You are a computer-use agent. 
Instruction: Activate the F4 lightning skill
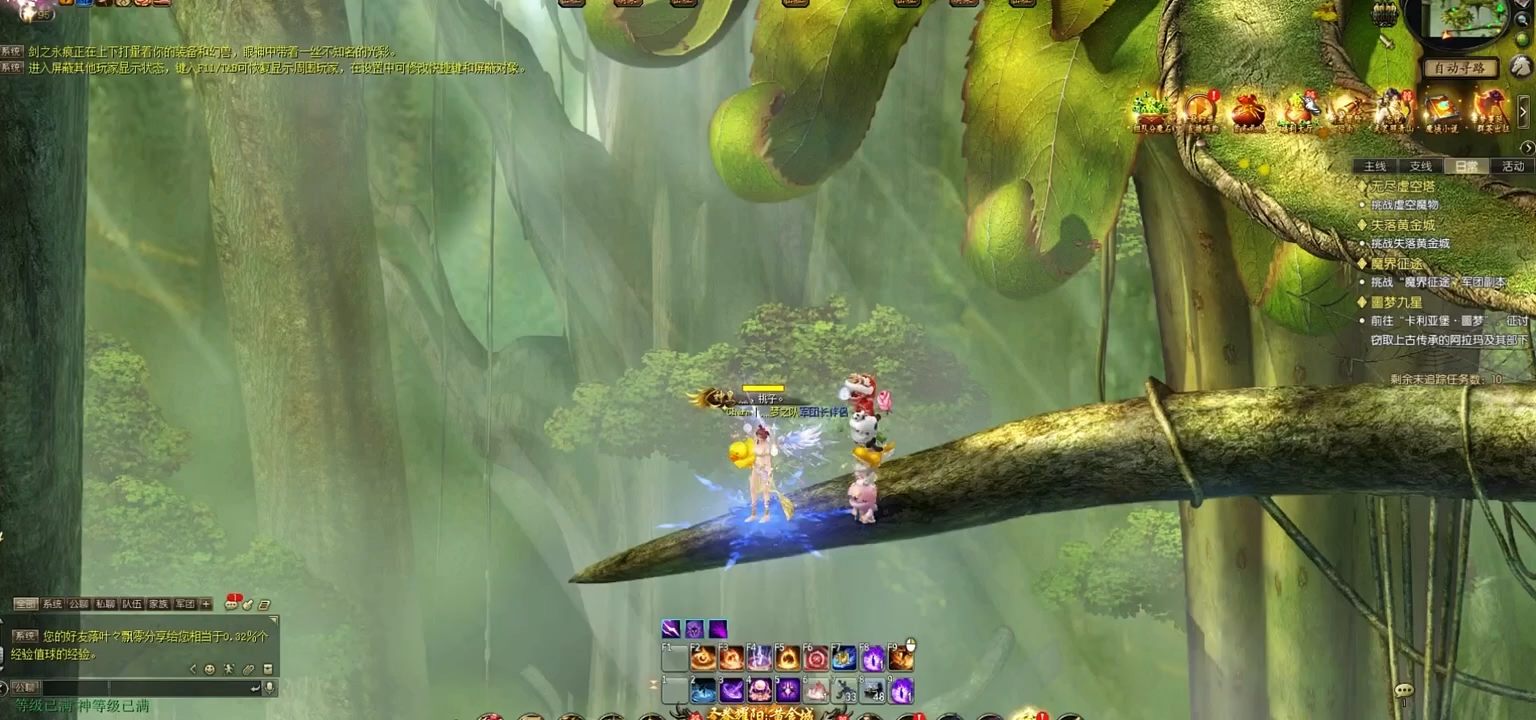760,658
